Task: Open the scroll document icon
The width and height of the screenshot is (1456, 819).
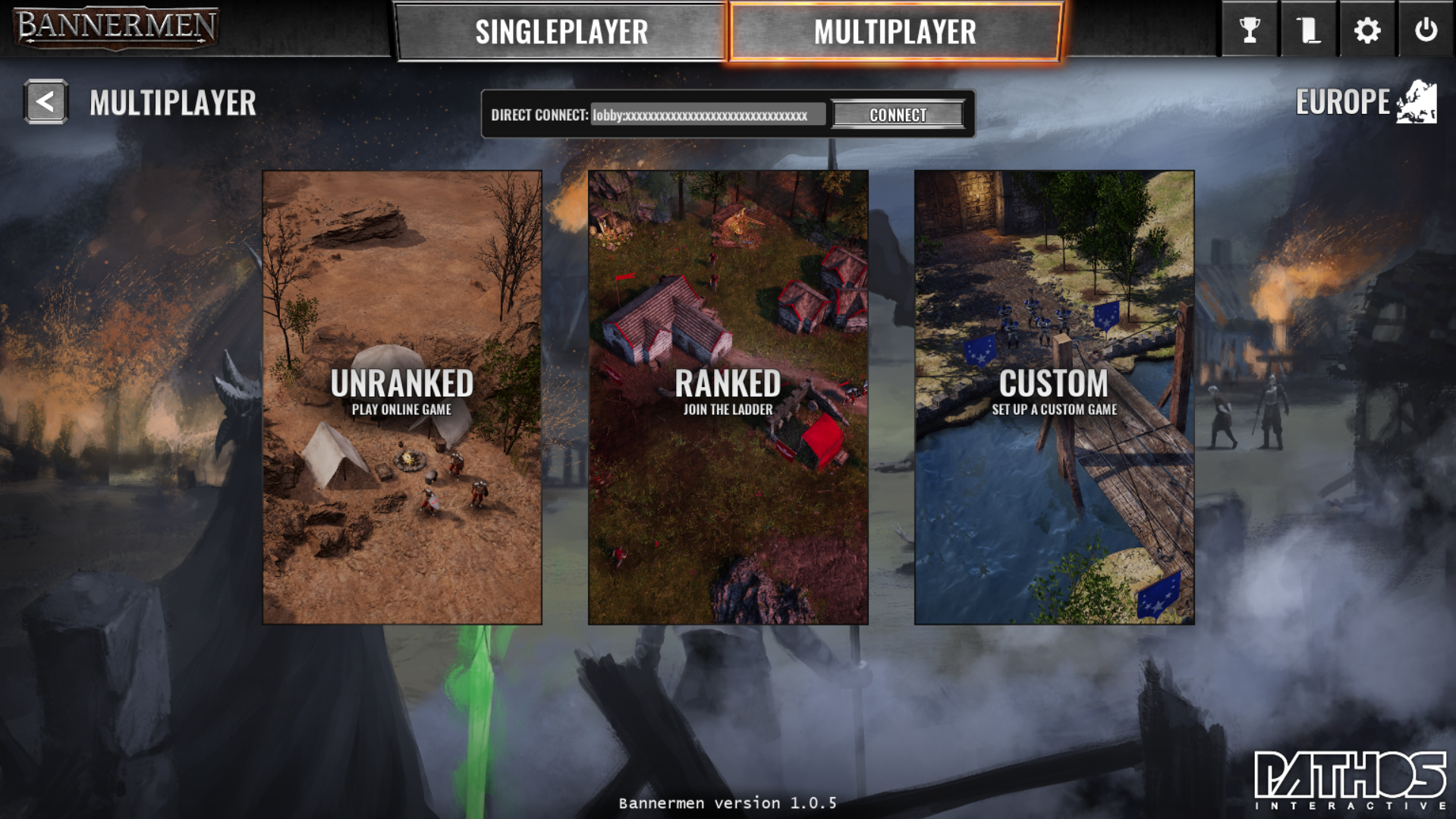Action: (x=1308, y=30)
